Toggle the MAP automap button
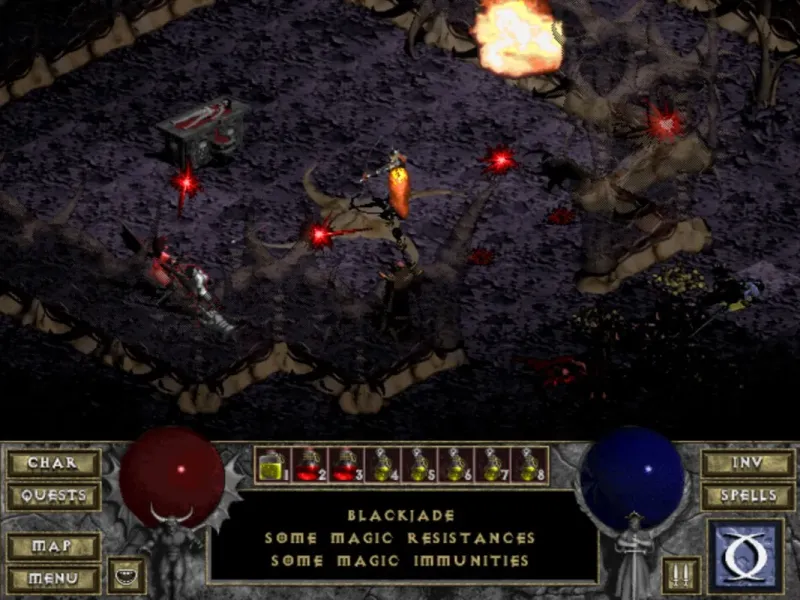The width and height of the screenshot is (800, 600). [x=52, y=547]
